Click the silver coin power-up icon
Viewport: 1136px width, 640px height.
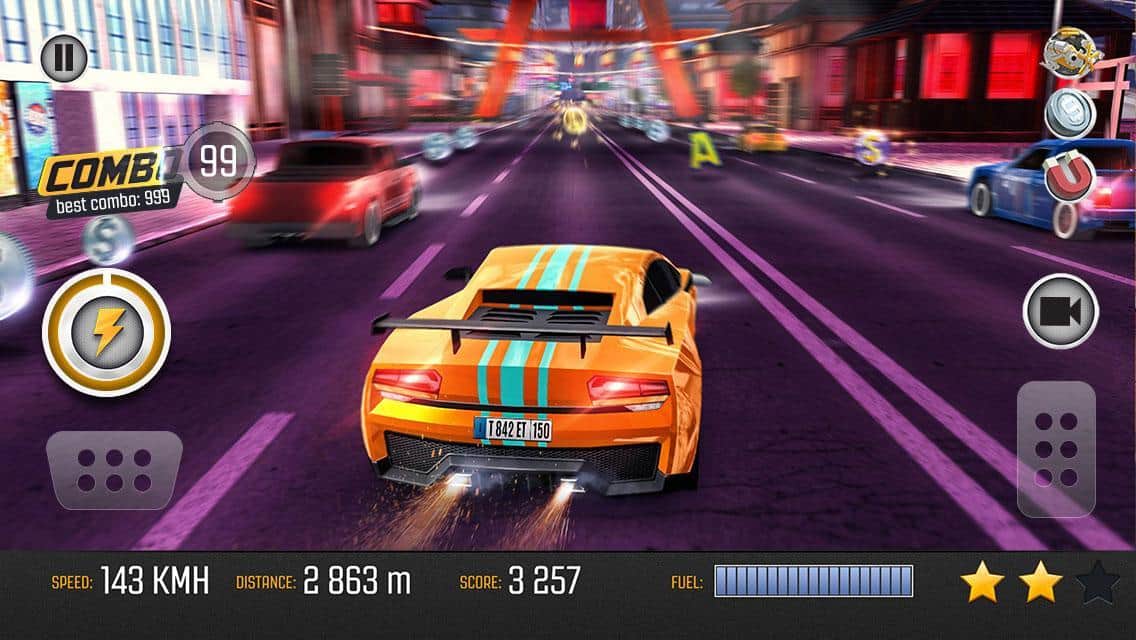coord(1070,113)
